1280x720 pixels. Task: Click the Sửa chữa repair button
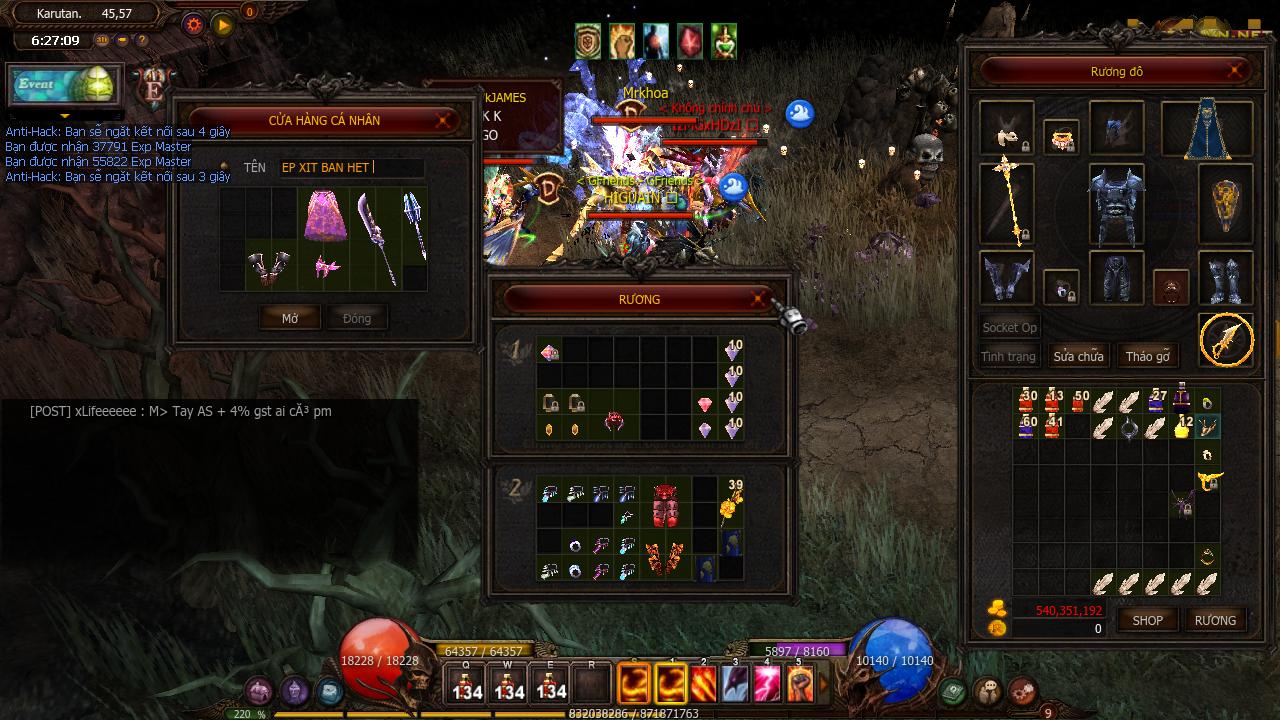1078,356
